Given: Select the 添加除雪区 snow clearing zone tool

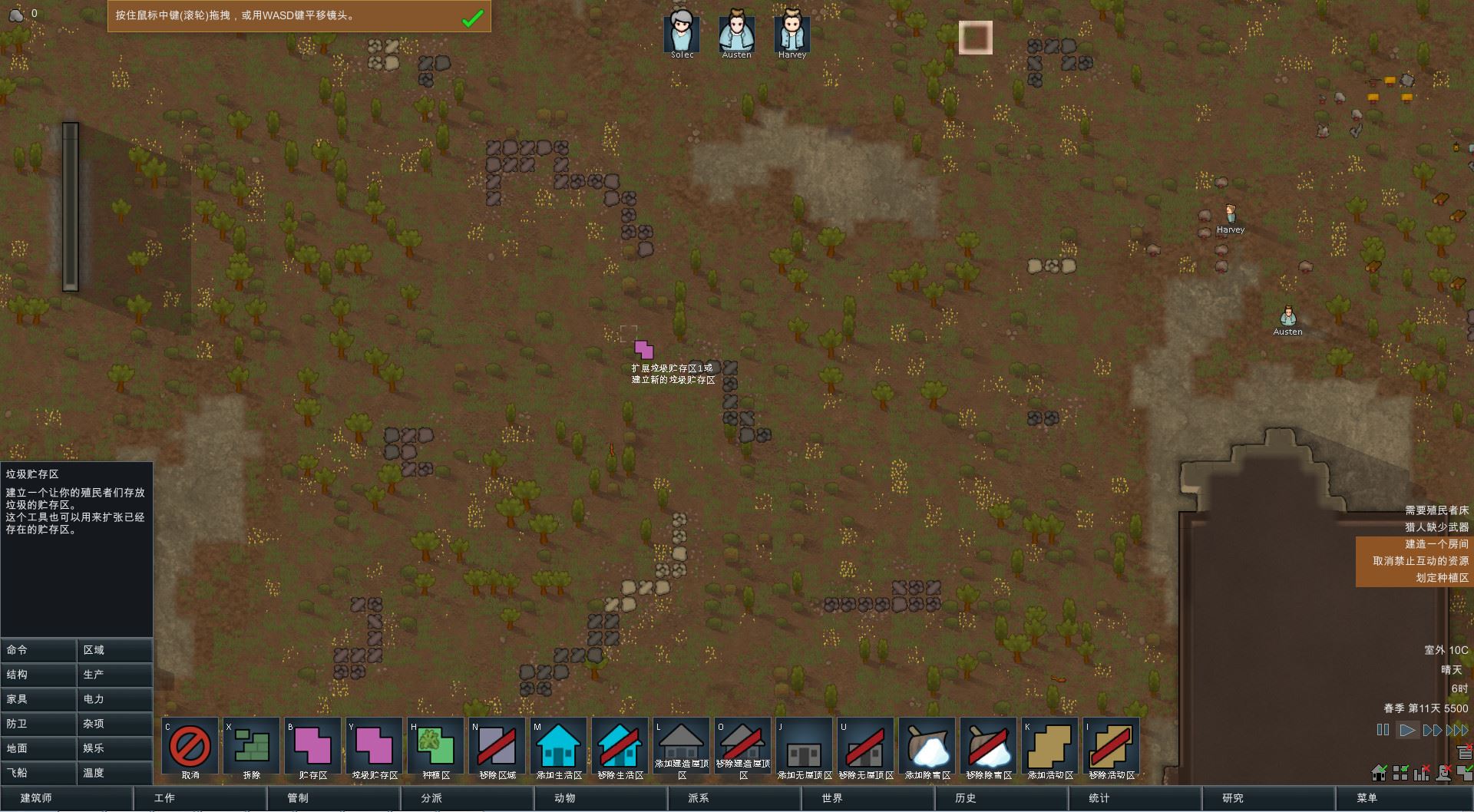Looking at the screenshot, I should click(x=927, y=746).
